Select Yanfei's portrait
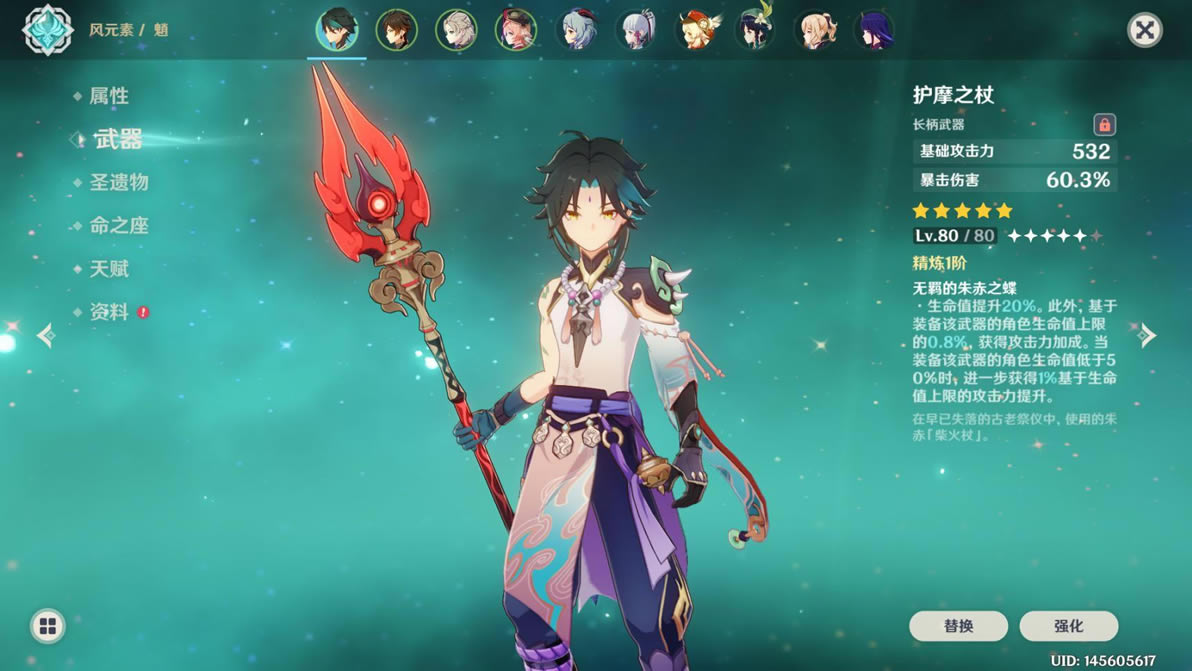 516,30
